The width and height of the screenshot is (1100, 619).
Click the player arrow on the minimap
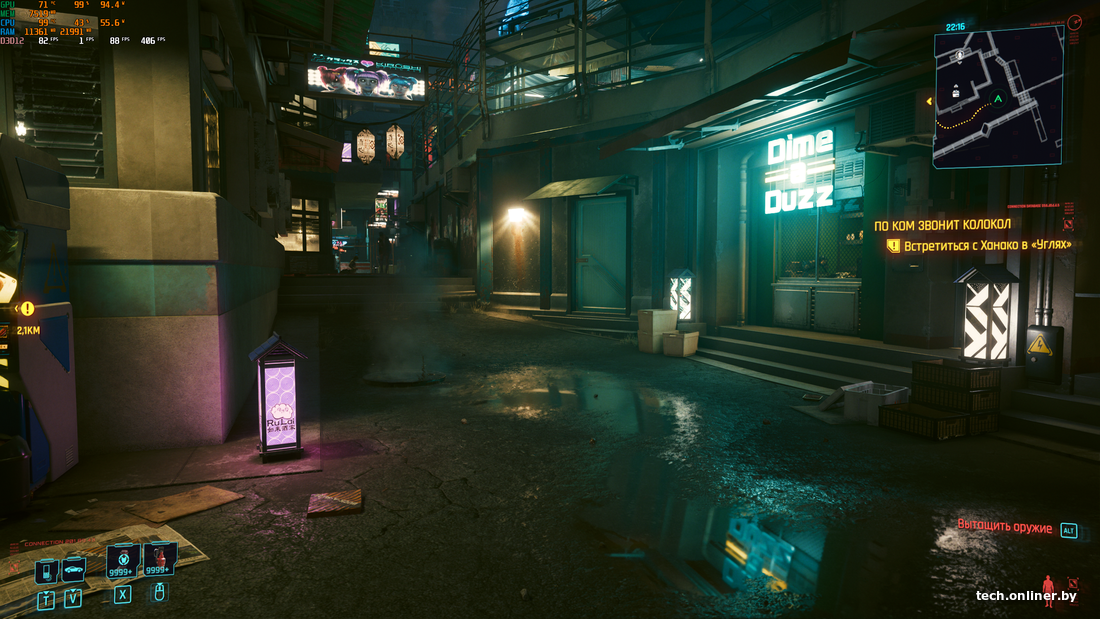pos(997,99)
